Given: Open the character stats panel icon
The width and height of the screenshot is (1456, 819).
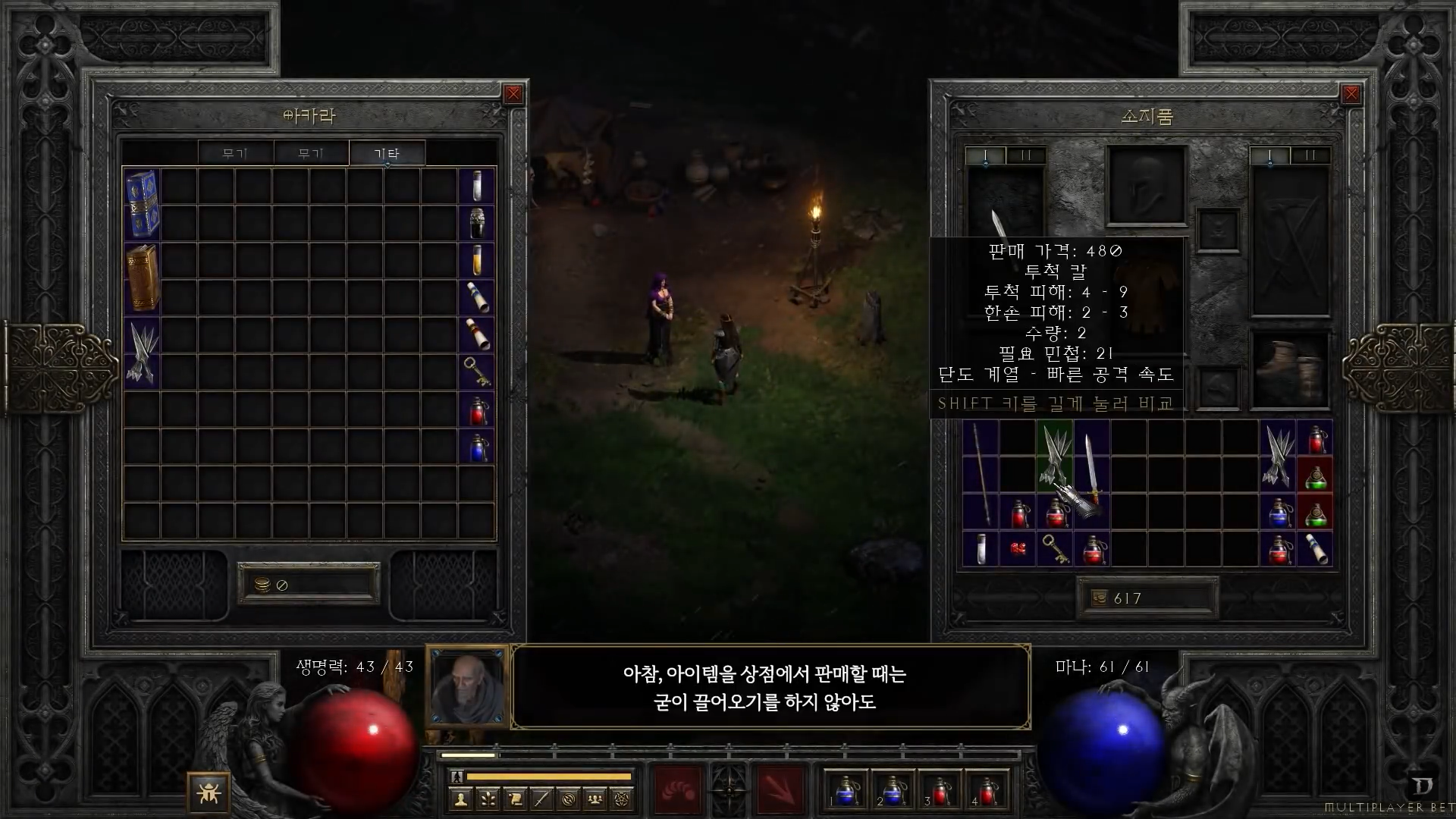Looking at the screenshot, I should [x=461, y=799].
